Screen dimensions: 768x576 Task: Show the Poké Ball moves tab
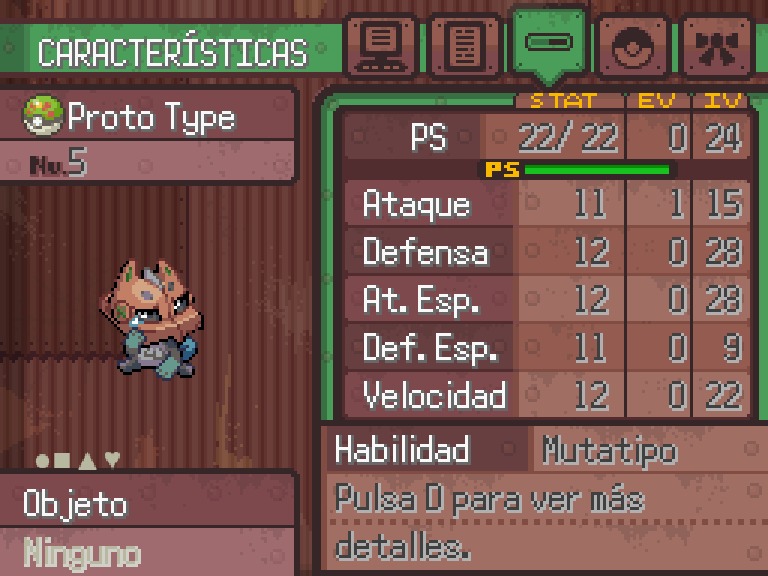(x=633, y=46)
